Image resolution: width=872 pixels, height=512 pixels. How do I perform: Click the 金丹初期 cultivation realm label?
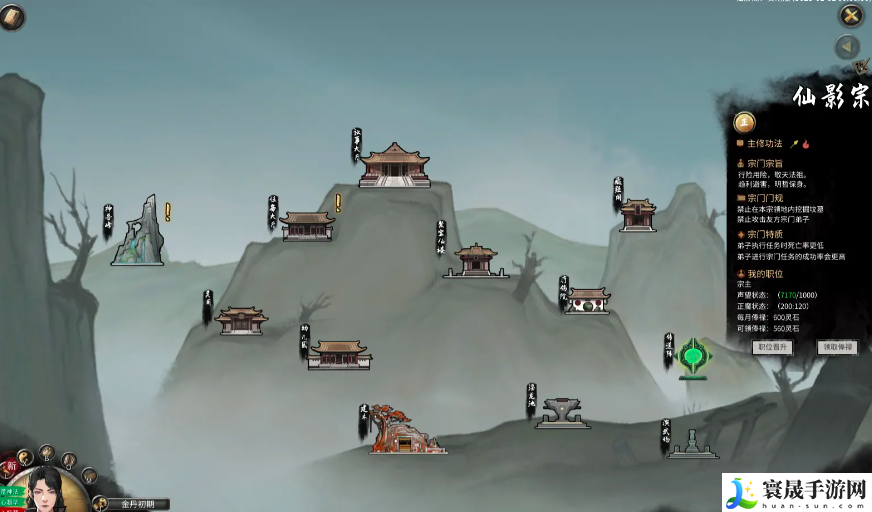[138, 504]
